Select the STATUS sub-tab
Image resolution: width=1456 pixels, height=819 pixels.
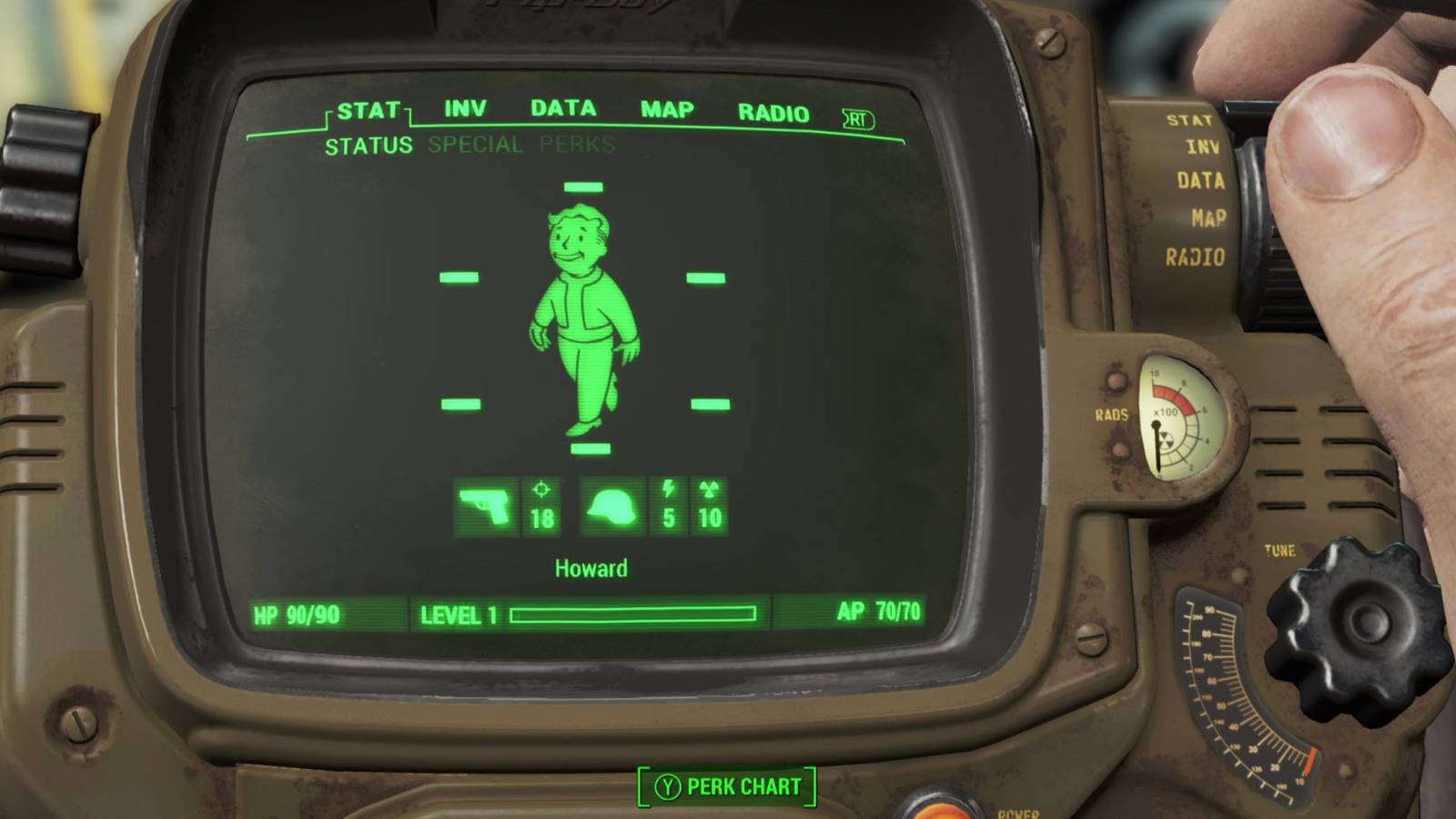pyautogui.click(x=369, y=146)
